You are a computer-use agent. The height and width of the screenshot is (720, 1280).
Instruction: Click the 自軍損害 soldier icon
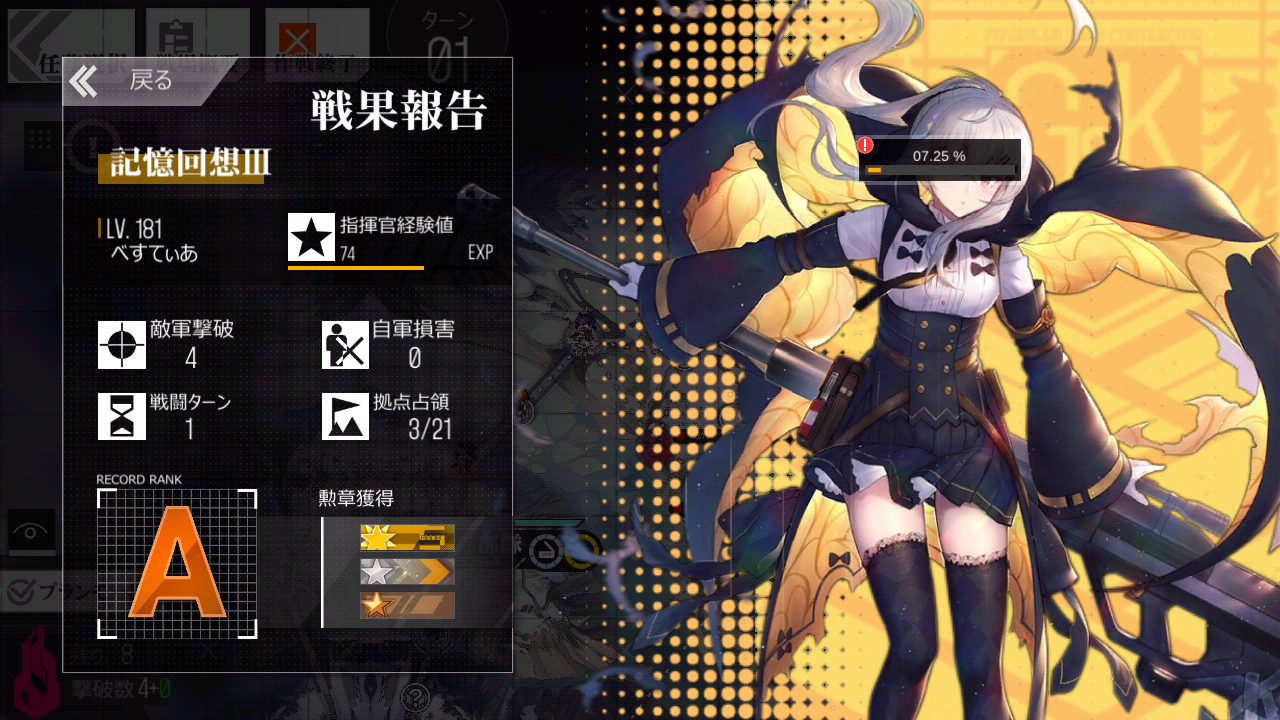coord(345,346)
